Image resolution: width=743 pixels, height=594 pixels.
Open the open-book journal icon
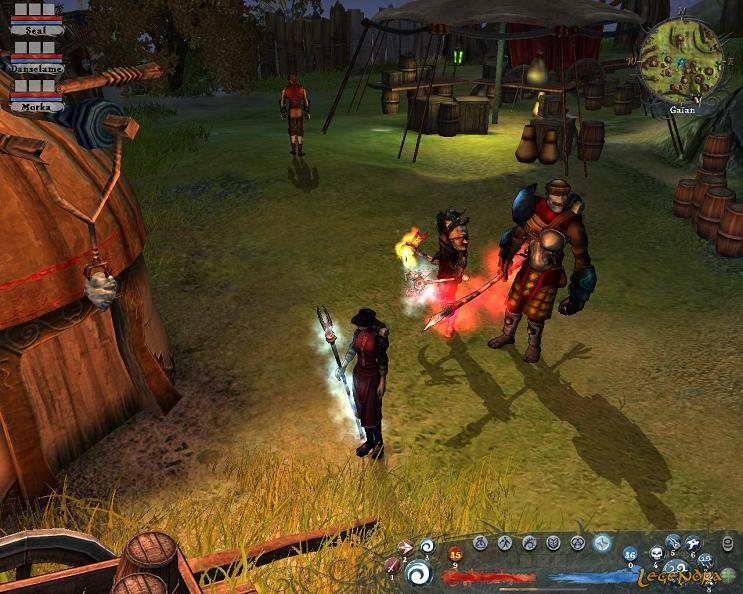(x=553, y=543)
